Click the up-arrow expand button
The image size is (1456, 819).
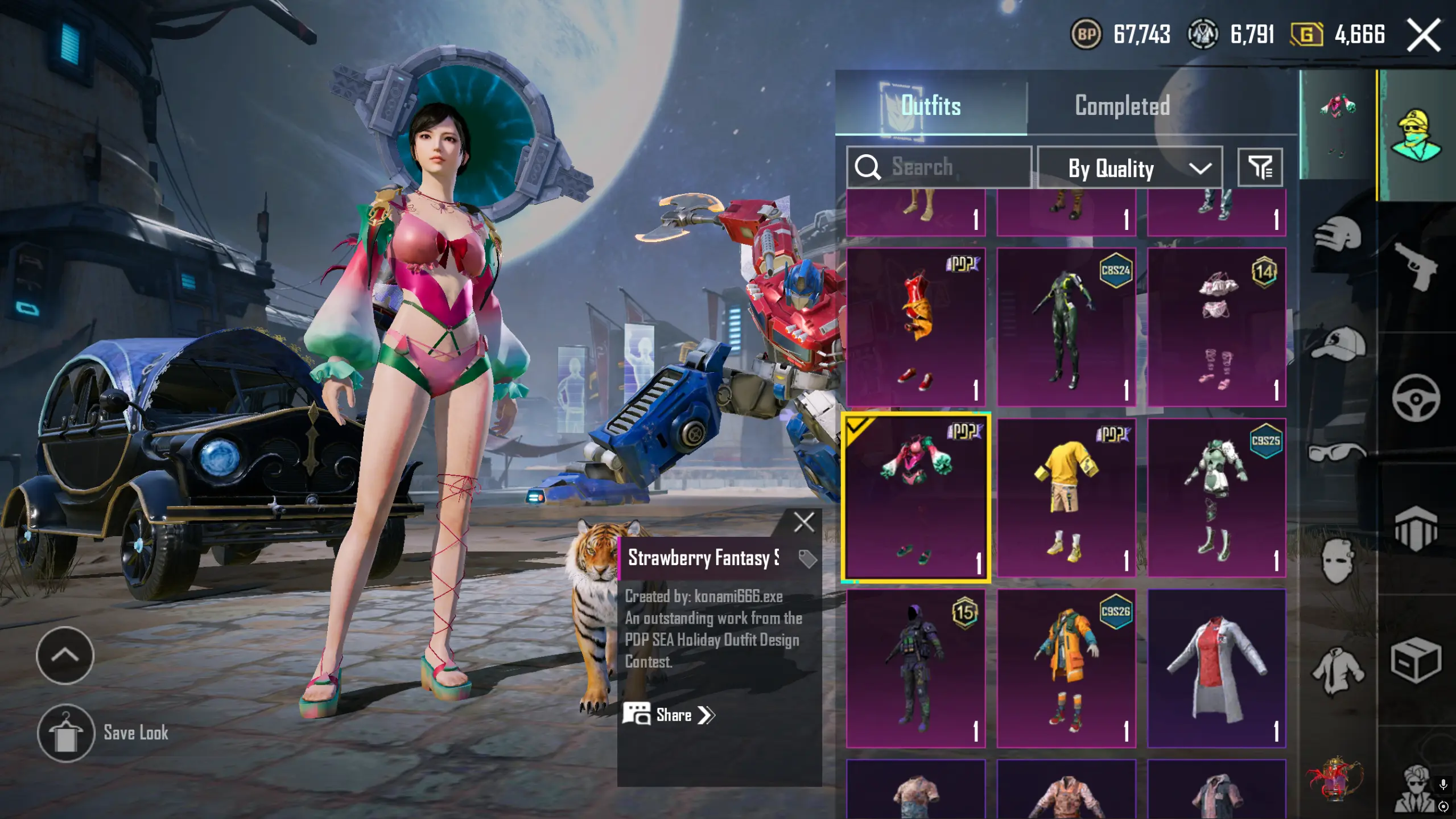coord(65,656)
